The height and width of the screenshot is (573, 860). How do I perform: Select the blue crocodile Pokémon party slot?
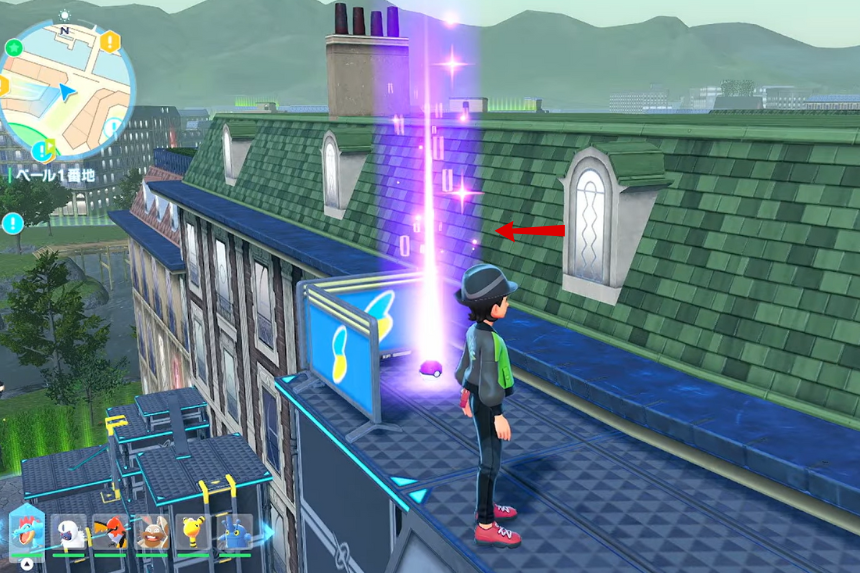point(27,531)
